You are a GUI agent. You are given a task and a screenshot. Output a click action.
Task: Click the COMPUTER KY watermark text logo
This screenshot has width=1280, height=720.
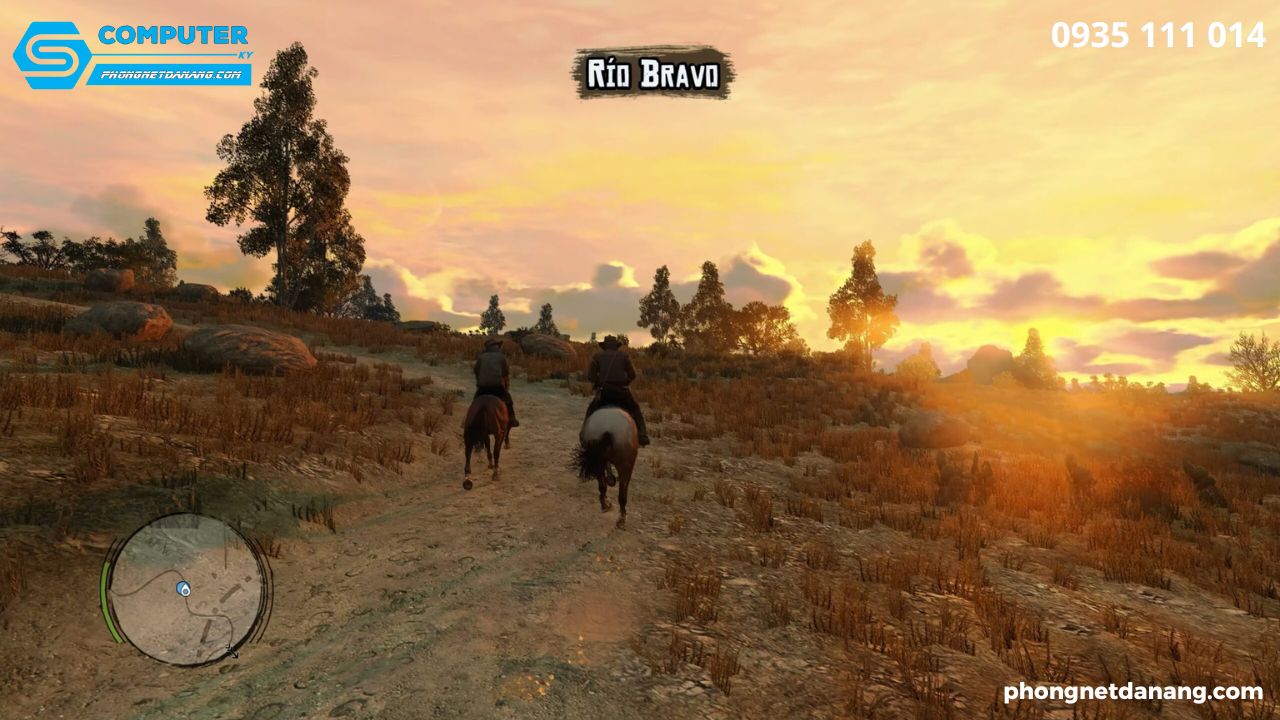tap(173, 36)
